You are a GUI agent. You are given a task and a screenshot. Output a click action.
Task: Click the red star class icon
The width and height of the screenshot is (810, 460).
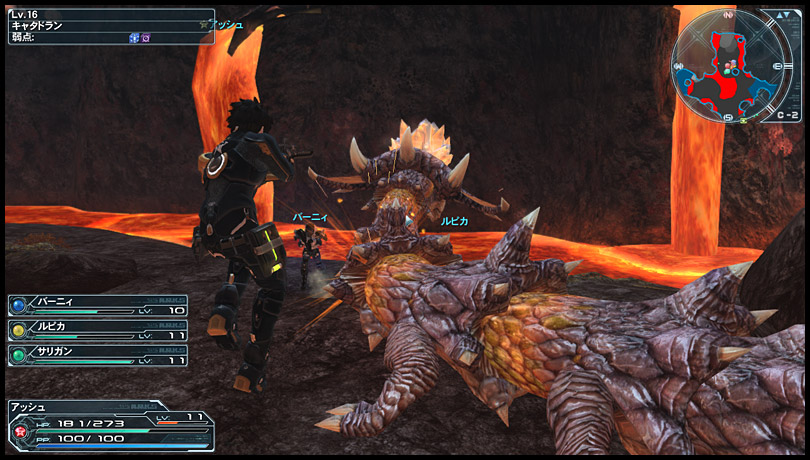20,430
